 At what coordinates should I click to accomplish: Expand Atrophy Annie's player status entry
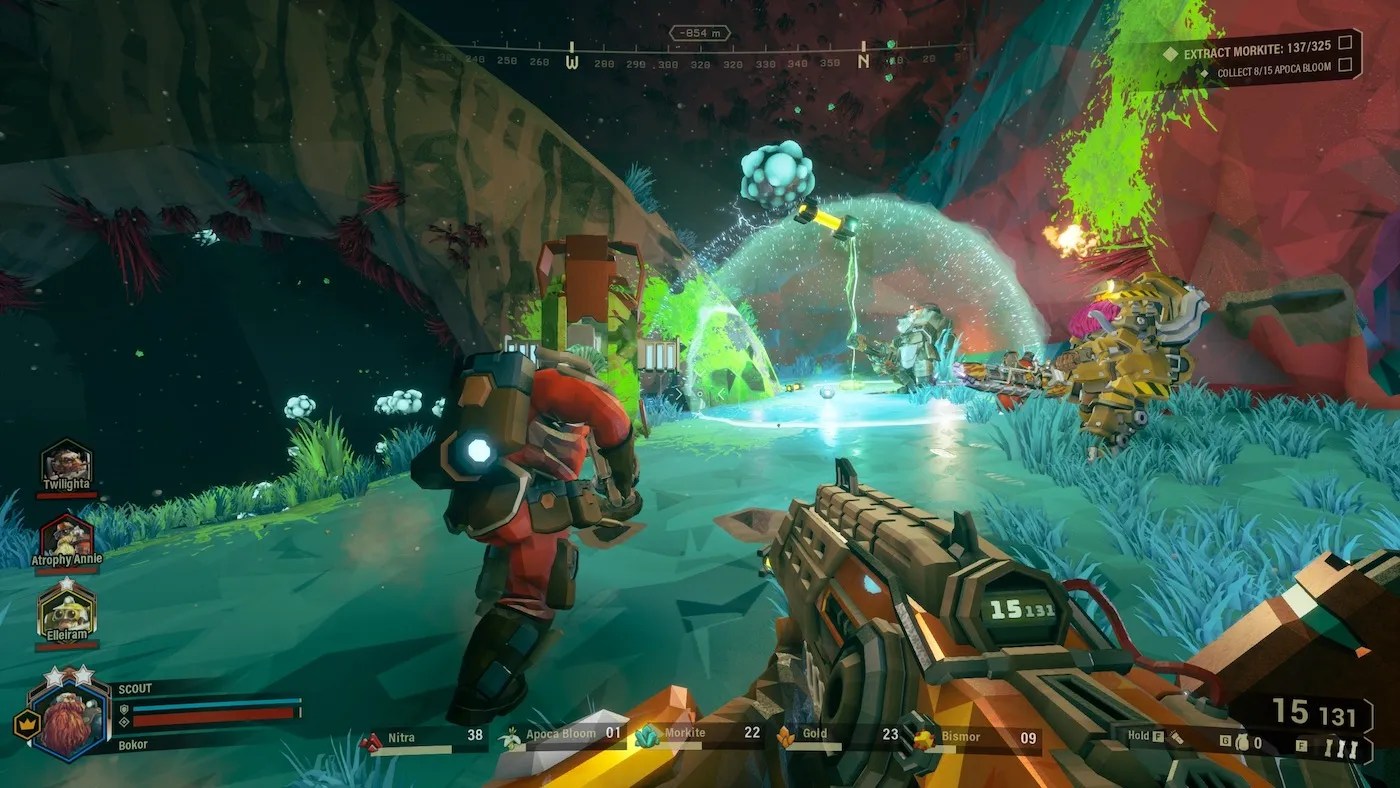66,539
